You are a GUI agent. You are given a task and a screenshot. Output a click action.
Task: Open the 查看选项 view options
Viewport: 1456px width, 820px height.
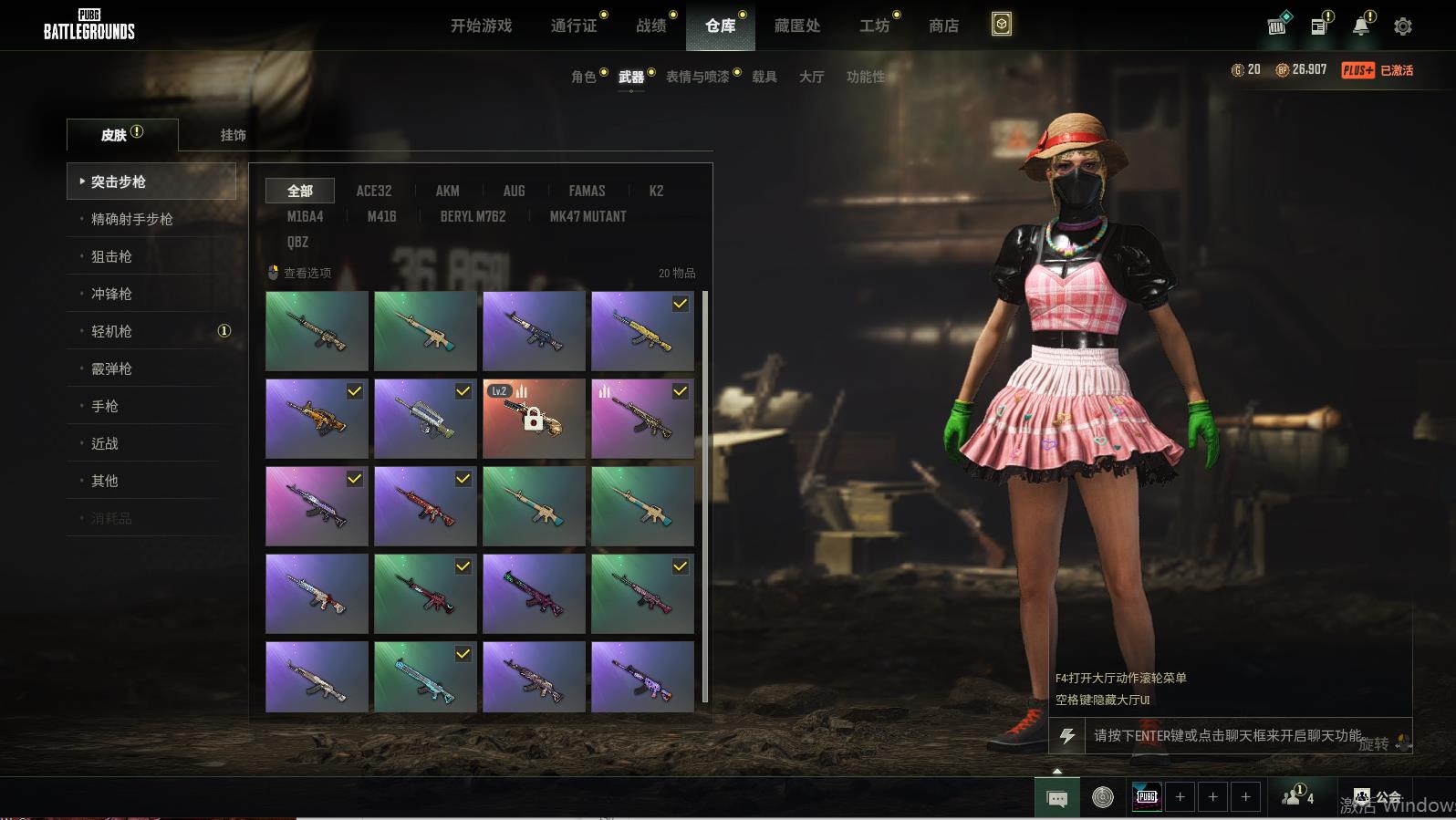click(x=300, y=273)
